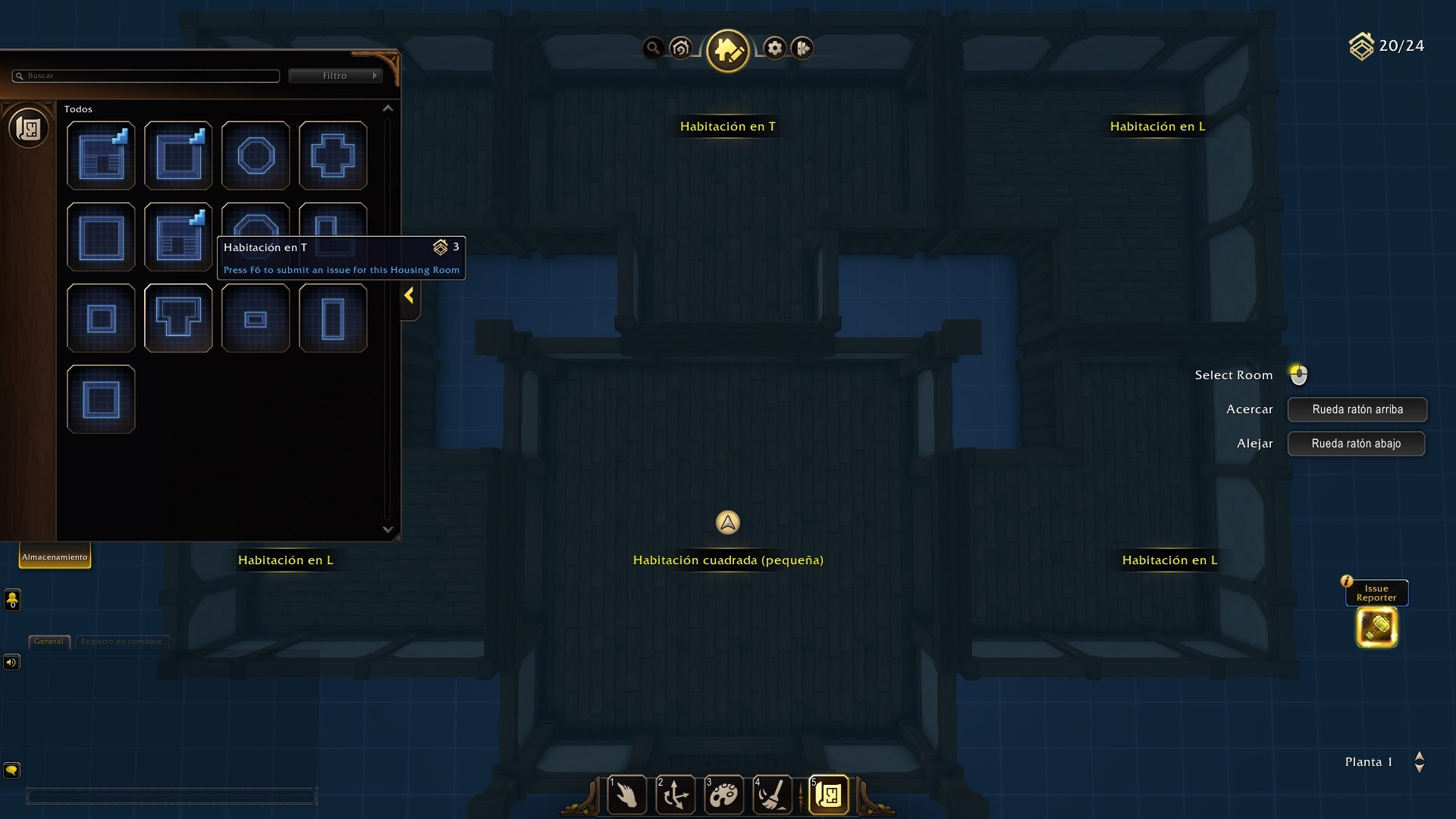Viewport: 1456px width, 819px height.
Task: Select the tall narrow rectangle room blueprint
Action: coord(333,318)
